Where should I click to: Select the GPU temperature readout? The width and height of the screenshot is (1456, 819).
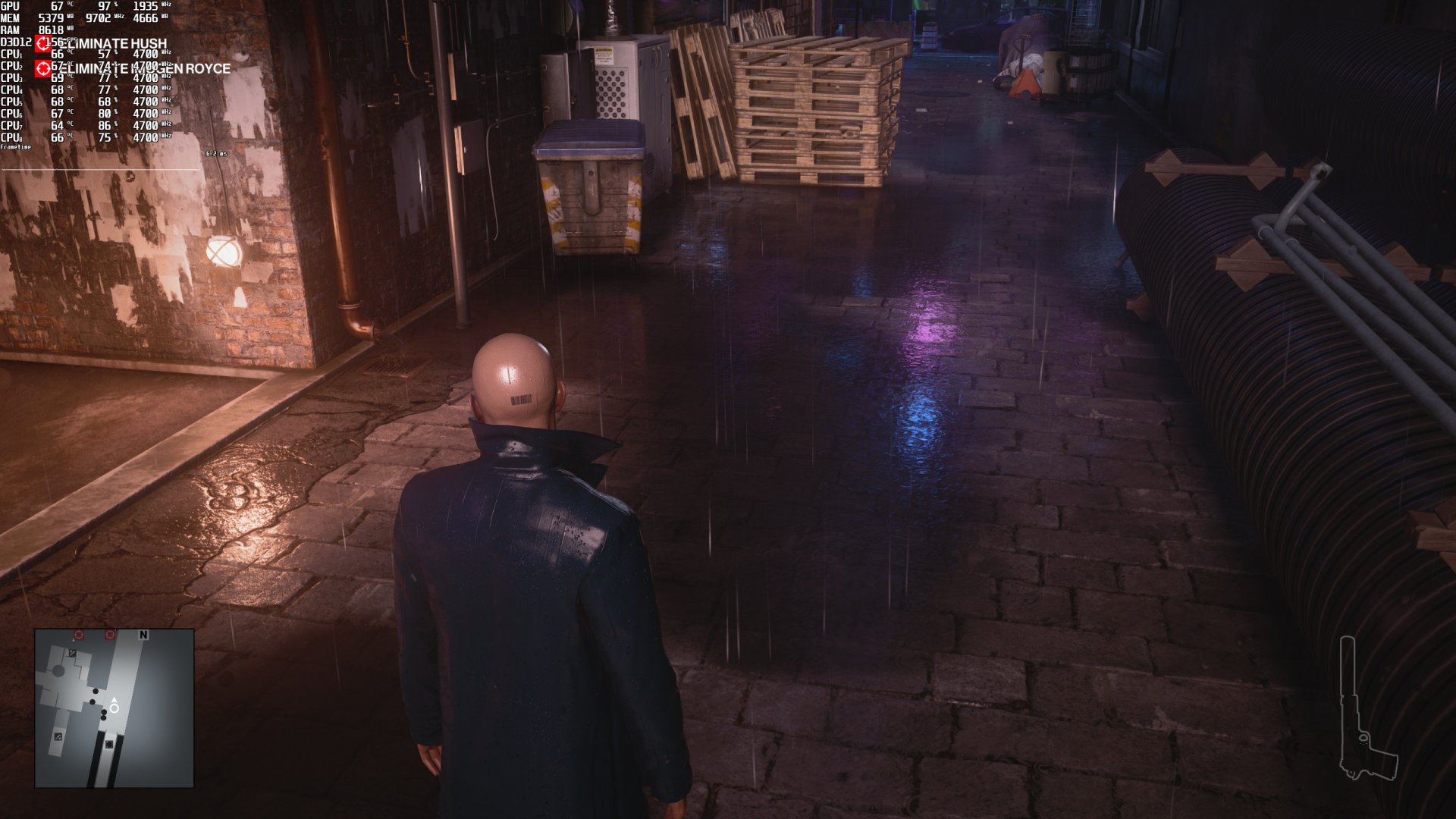click(x=59, y=6)
